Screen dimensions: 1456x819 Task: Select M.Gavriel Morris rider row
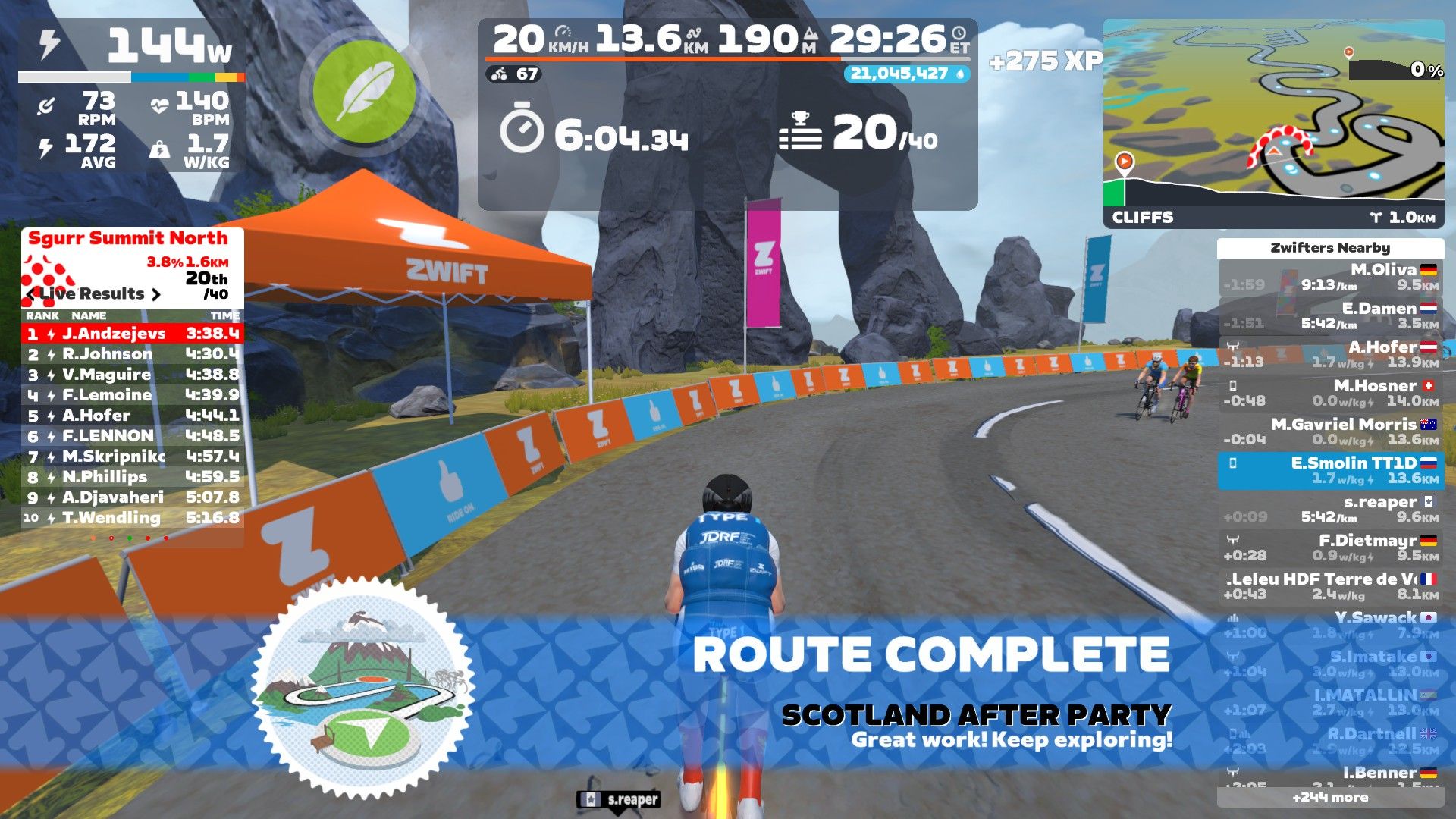tap(1330, 431)
